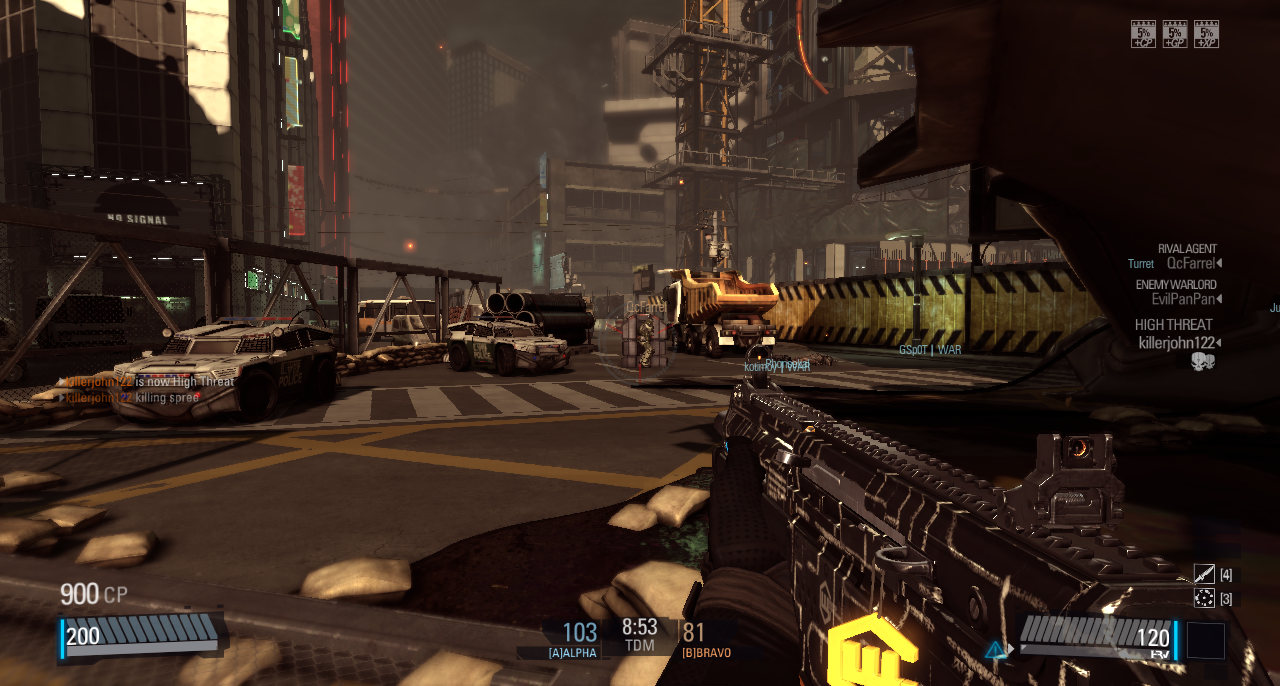Select enemy warlord EvilPanPan entry

tap(1186, 299)
